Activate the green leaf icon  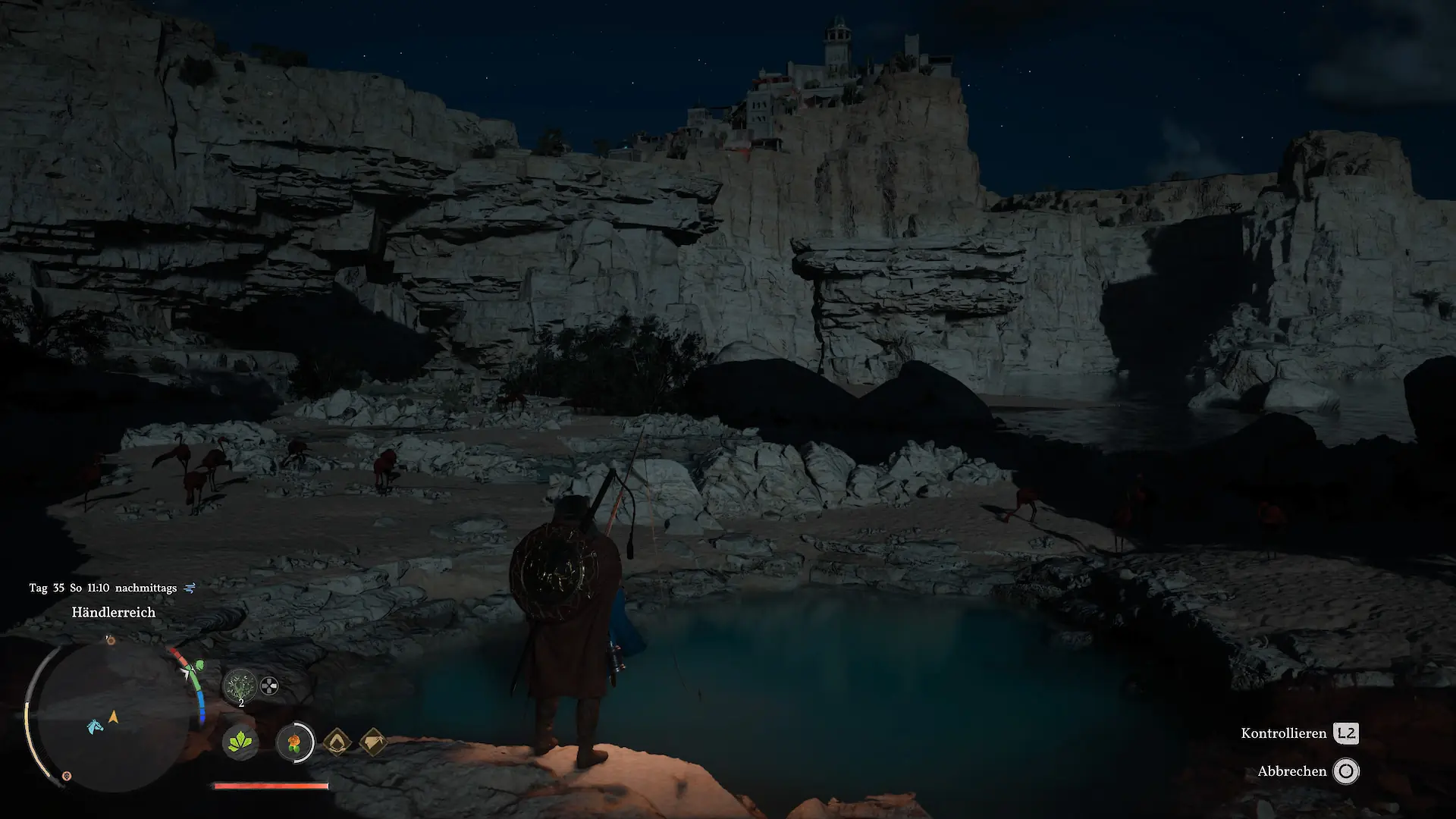pos(240,742)
